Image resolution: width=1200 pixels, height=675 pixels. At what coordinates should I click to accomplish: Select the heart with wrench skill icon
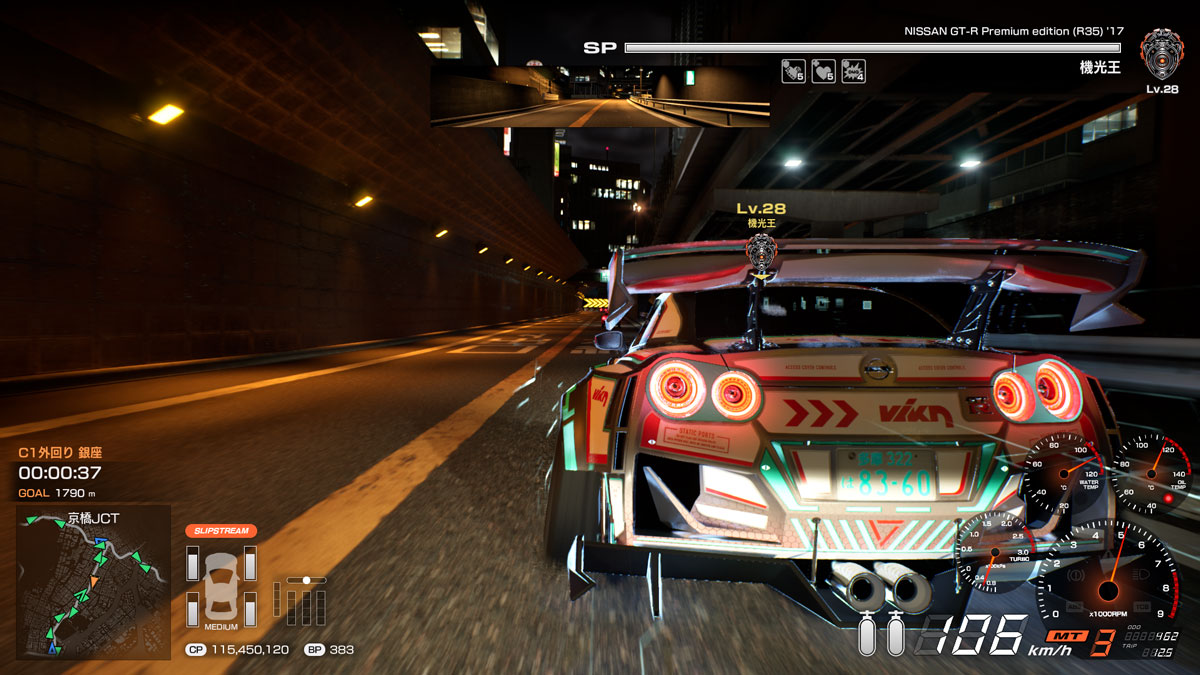(793, 71)
